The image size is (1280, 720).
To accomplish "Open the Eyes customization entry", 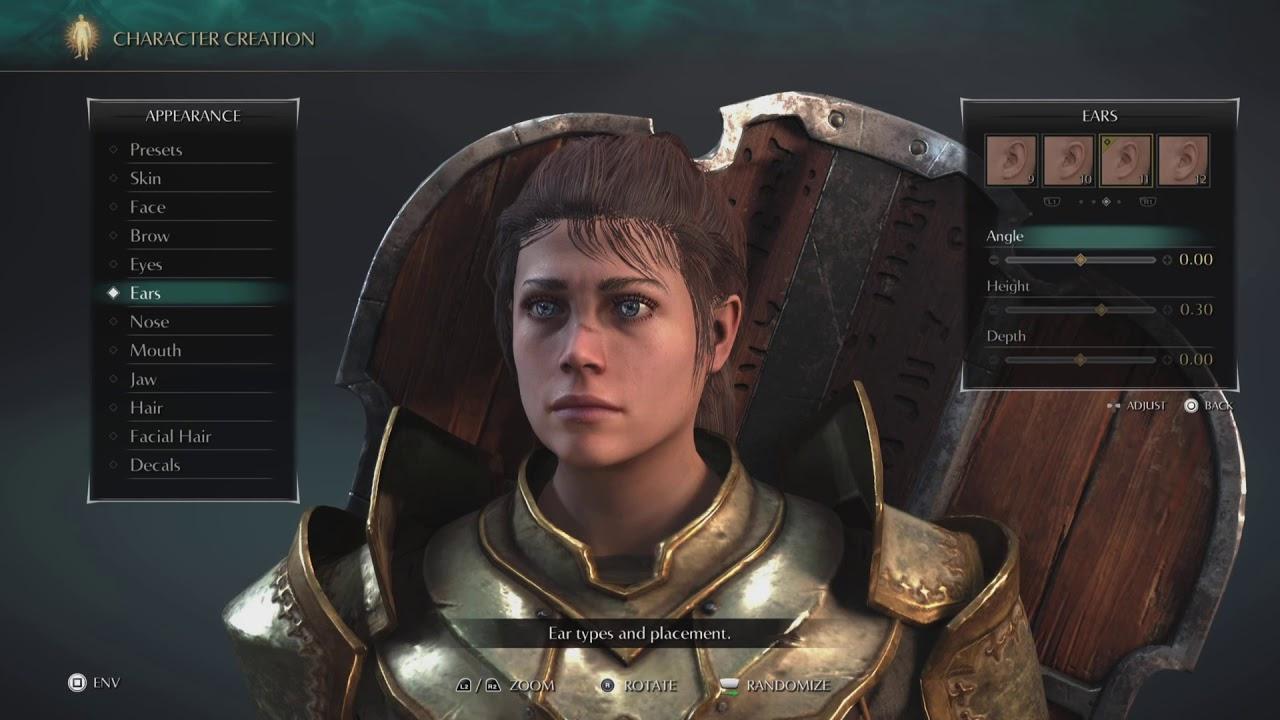I will [146, 265].
